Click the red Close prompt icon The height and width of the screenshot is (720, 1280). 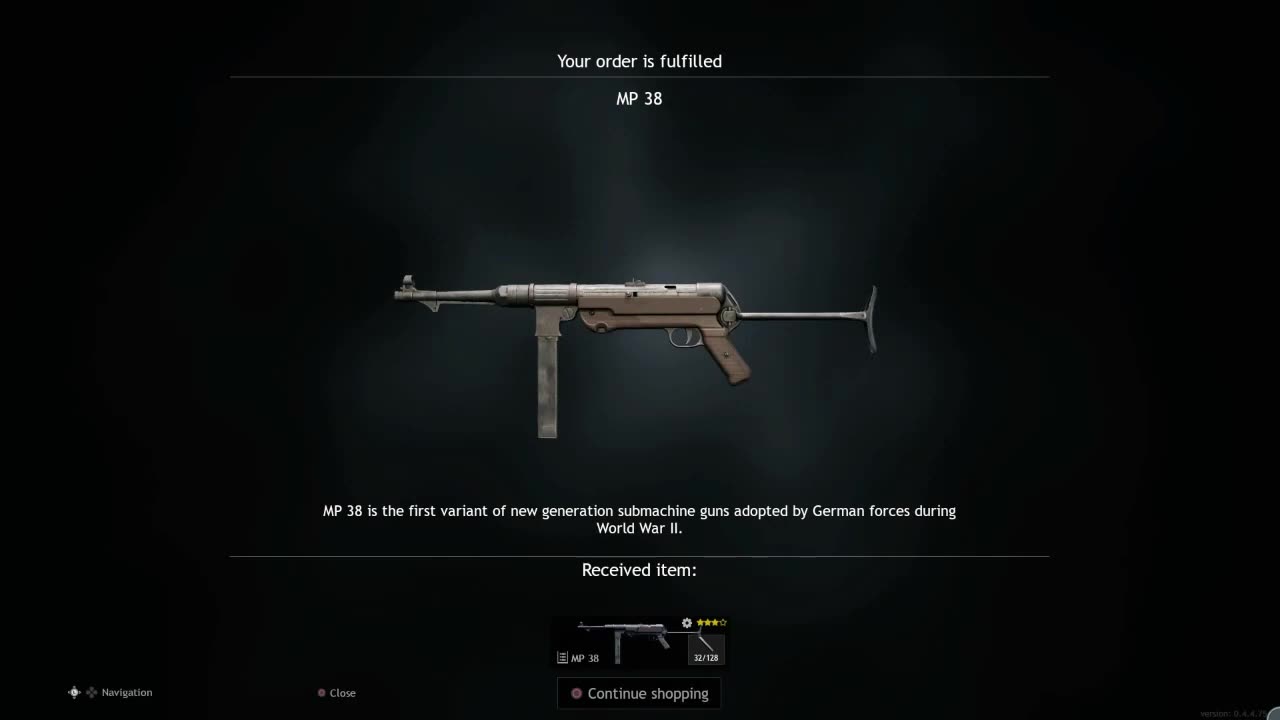[321, 692]
